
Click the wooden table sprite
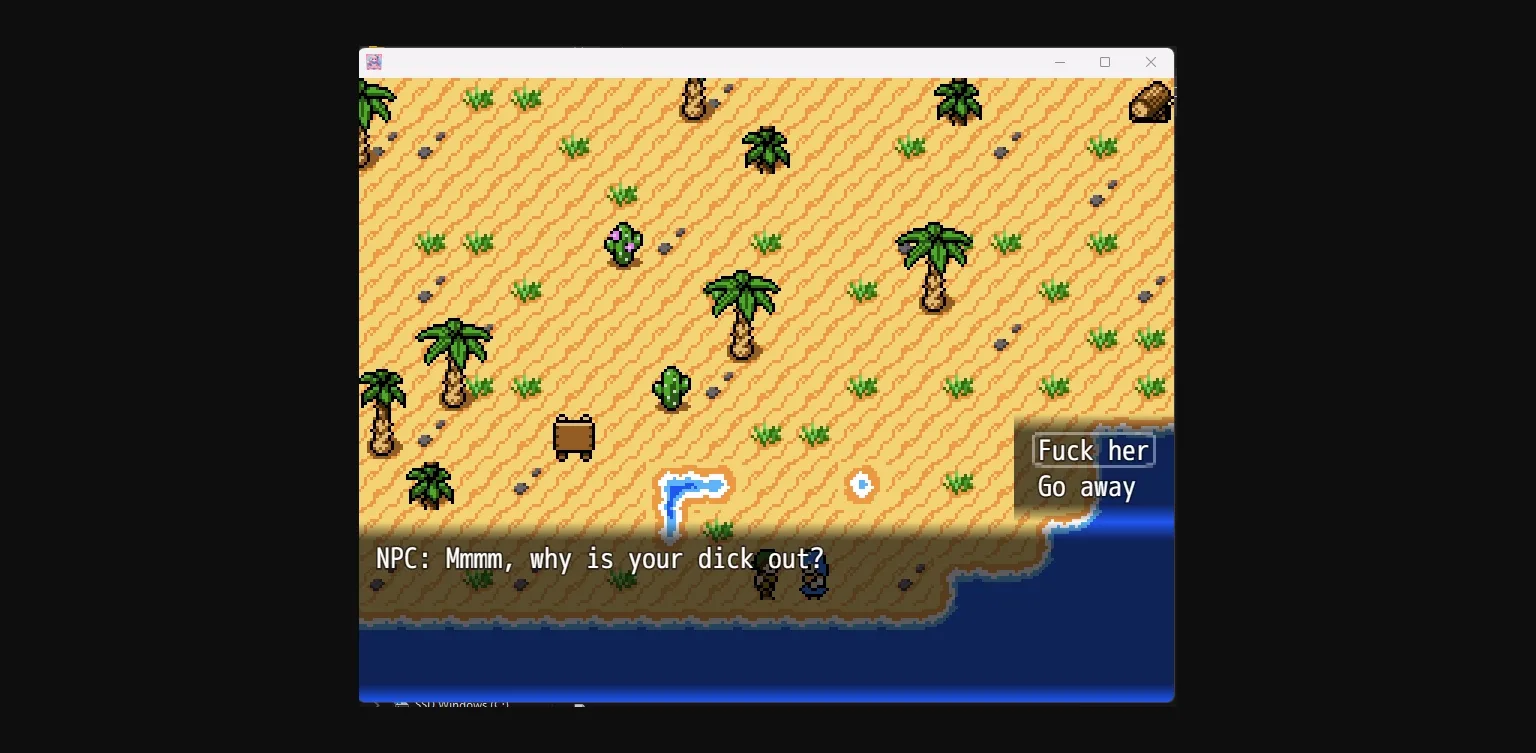pyautogui.click(x=573, y=437)
